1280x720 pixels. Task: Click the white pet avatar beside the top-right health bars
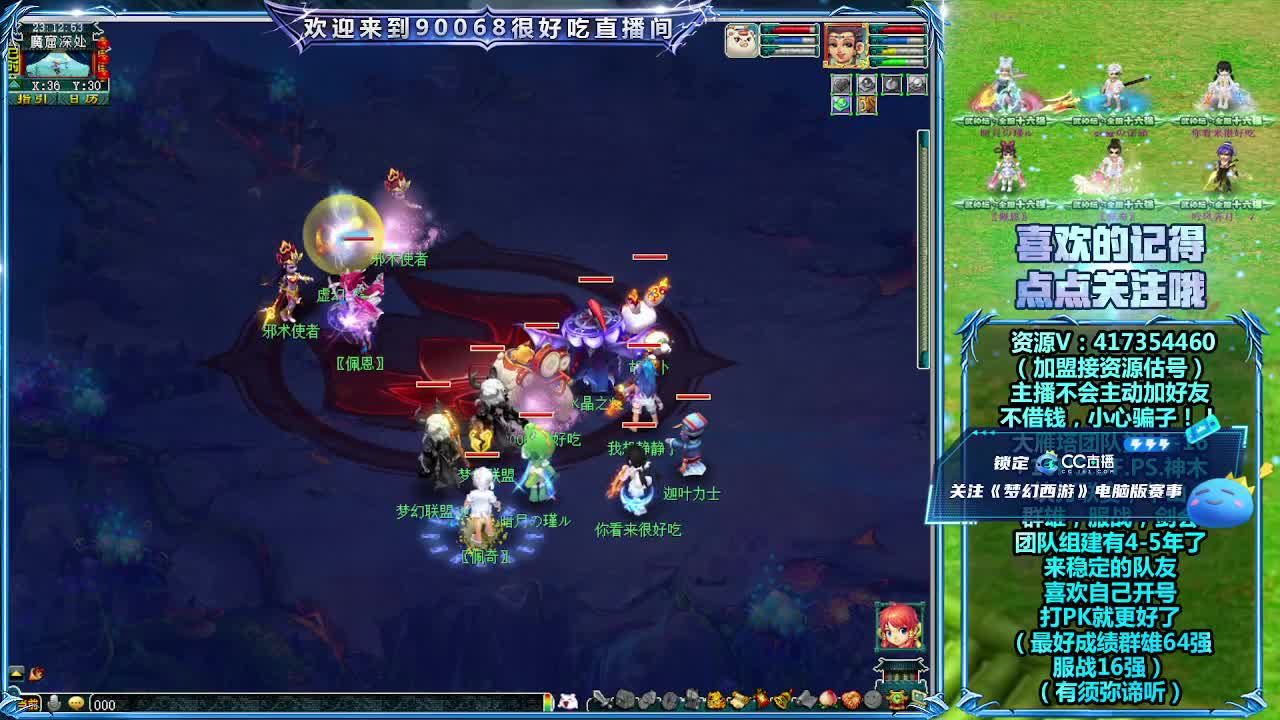tap(741, 41)
